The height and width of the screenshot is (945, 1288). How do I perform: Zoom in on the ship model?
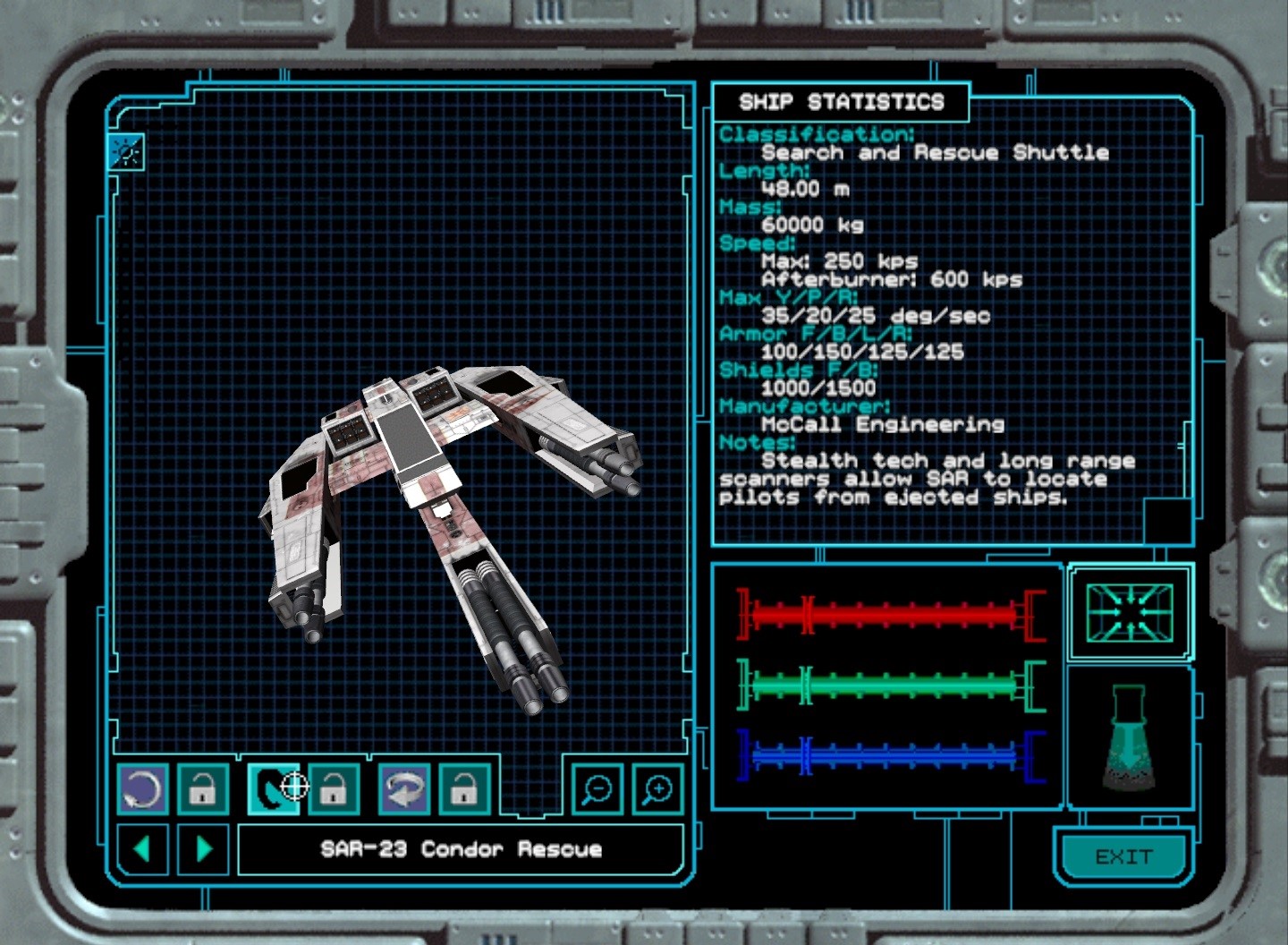[657, 789]
